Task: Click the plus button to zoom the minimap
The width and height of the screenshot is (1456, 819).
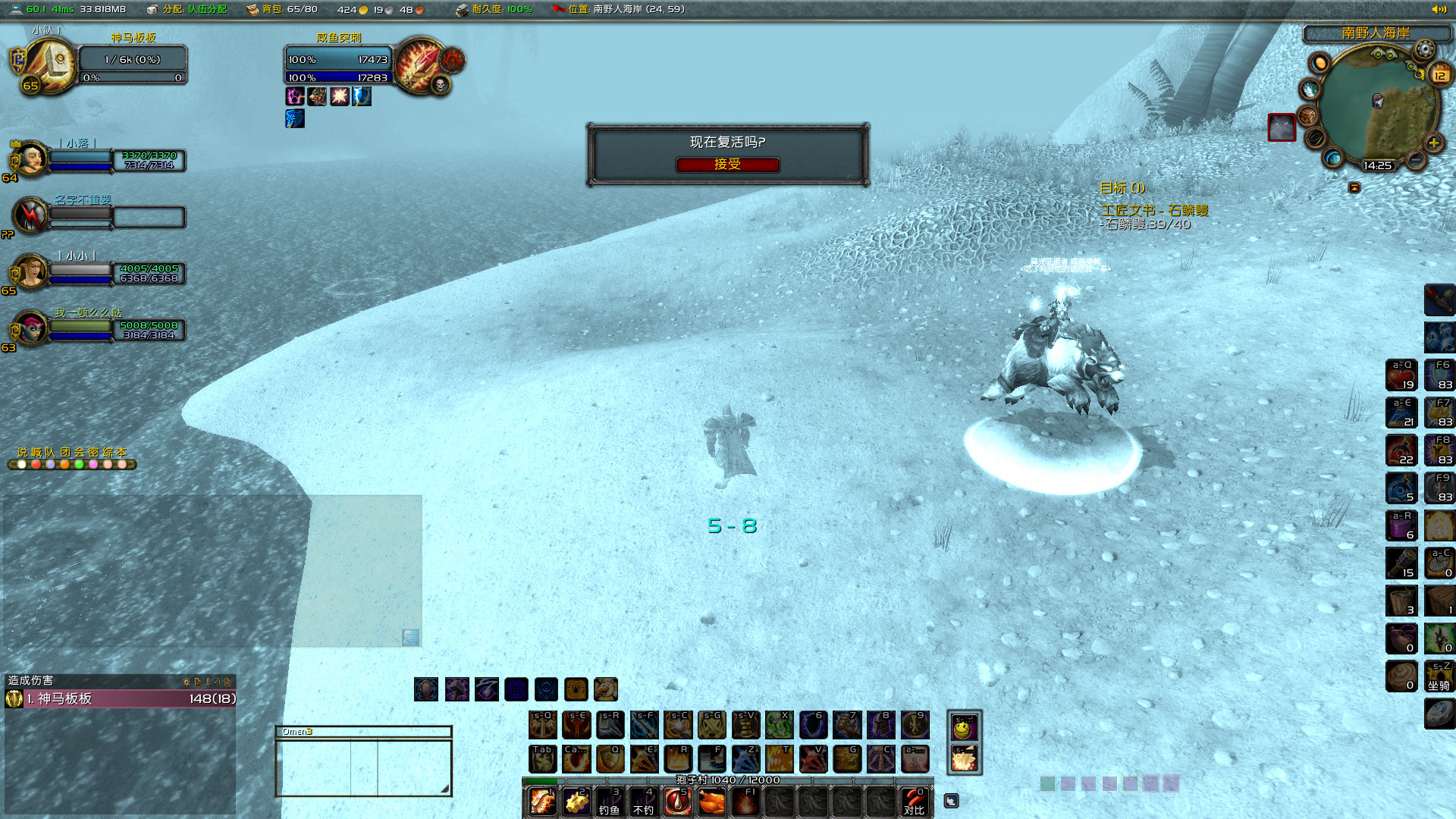Action: 1433,142
